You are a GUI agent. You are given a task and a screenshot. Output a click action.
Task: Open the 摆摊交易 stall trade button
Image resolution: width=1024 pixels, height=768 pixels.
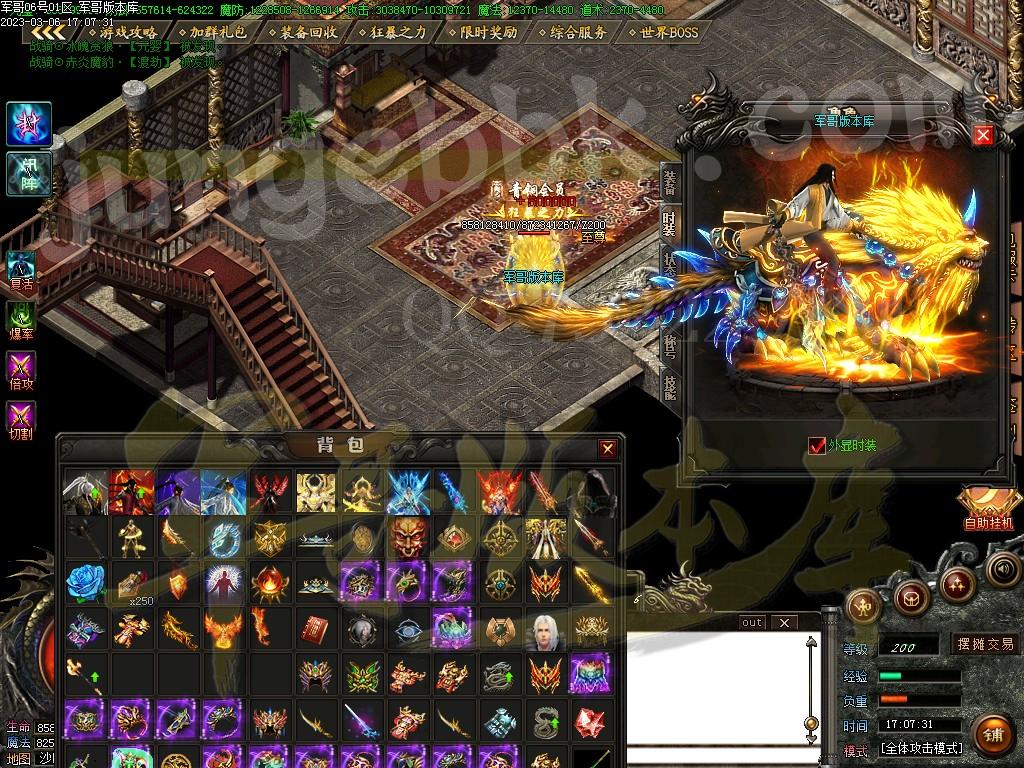pos(984,644)
